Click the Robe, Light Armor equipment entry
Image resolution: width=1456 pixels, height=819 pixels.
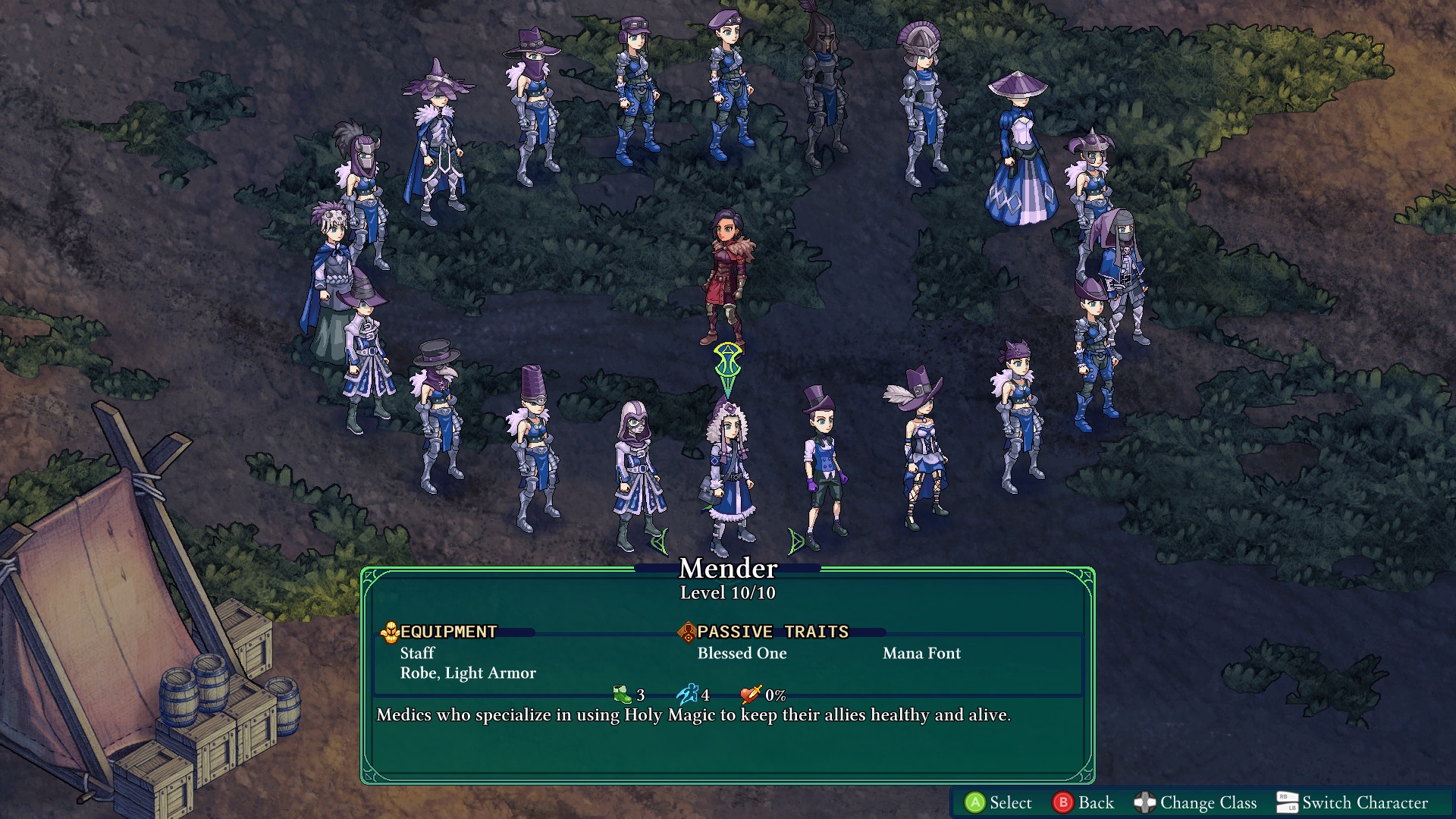pos(468,673)
